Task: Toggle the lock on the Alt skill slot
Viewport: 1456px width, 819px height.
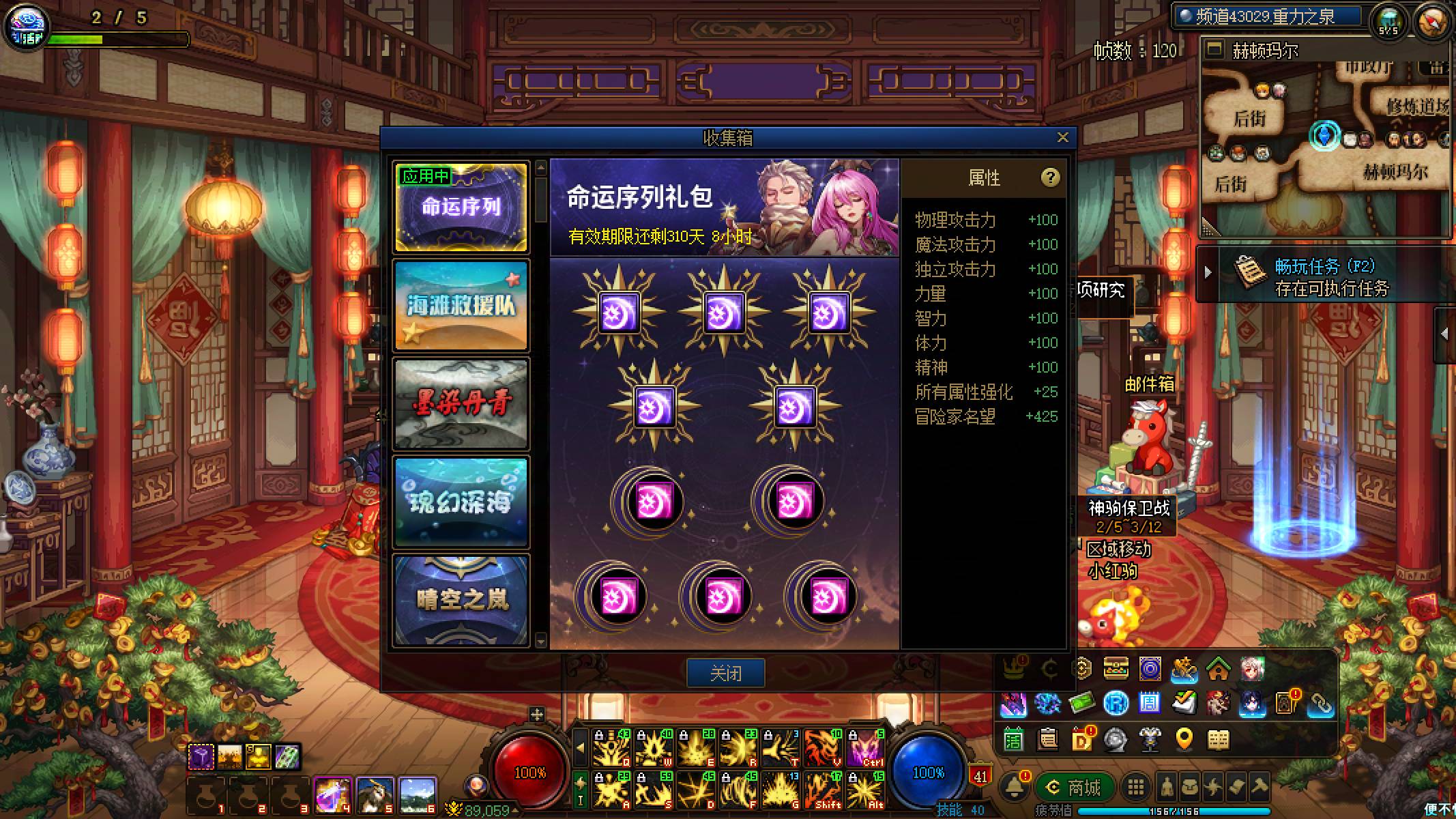Action: (854, 778)
